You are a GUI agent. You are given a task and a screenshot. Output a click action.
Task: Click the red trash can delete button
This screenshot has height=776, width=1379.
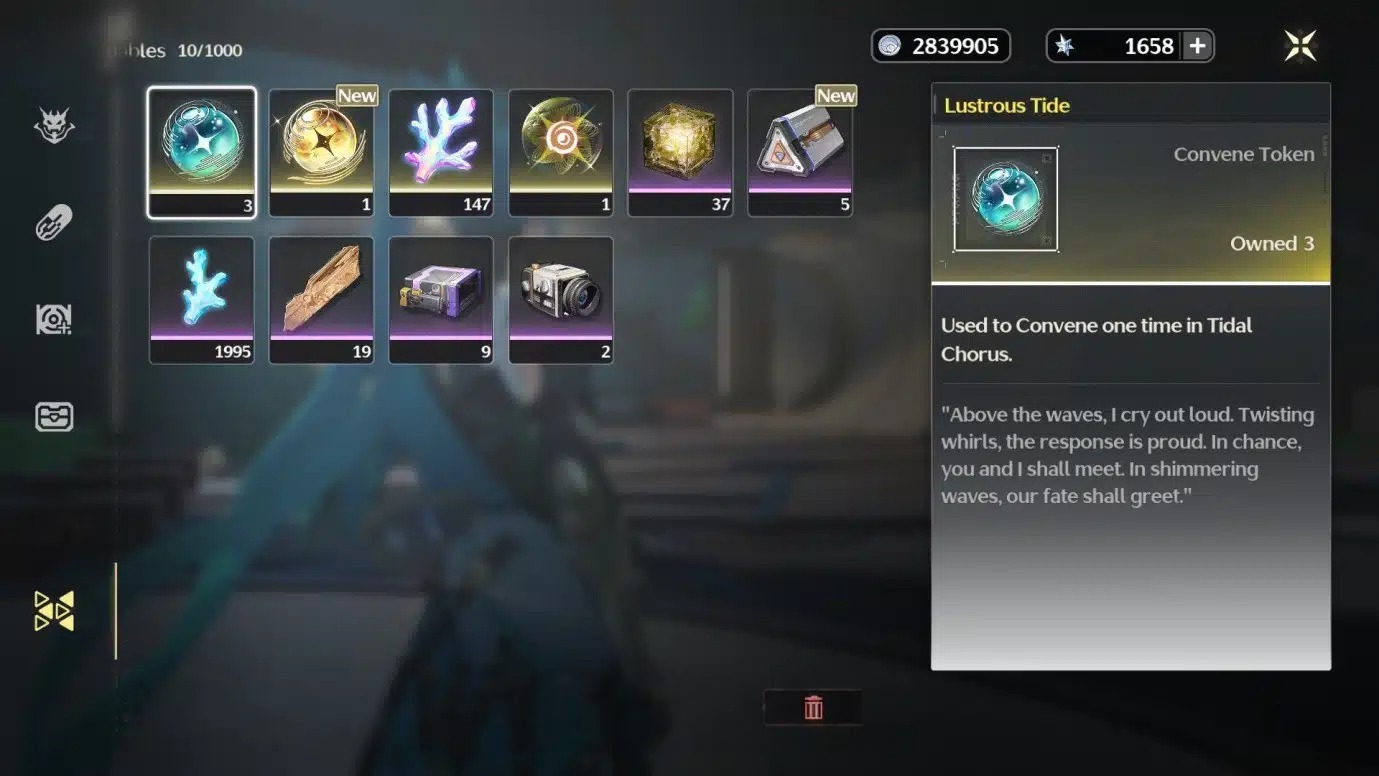(x=813, y=708)
